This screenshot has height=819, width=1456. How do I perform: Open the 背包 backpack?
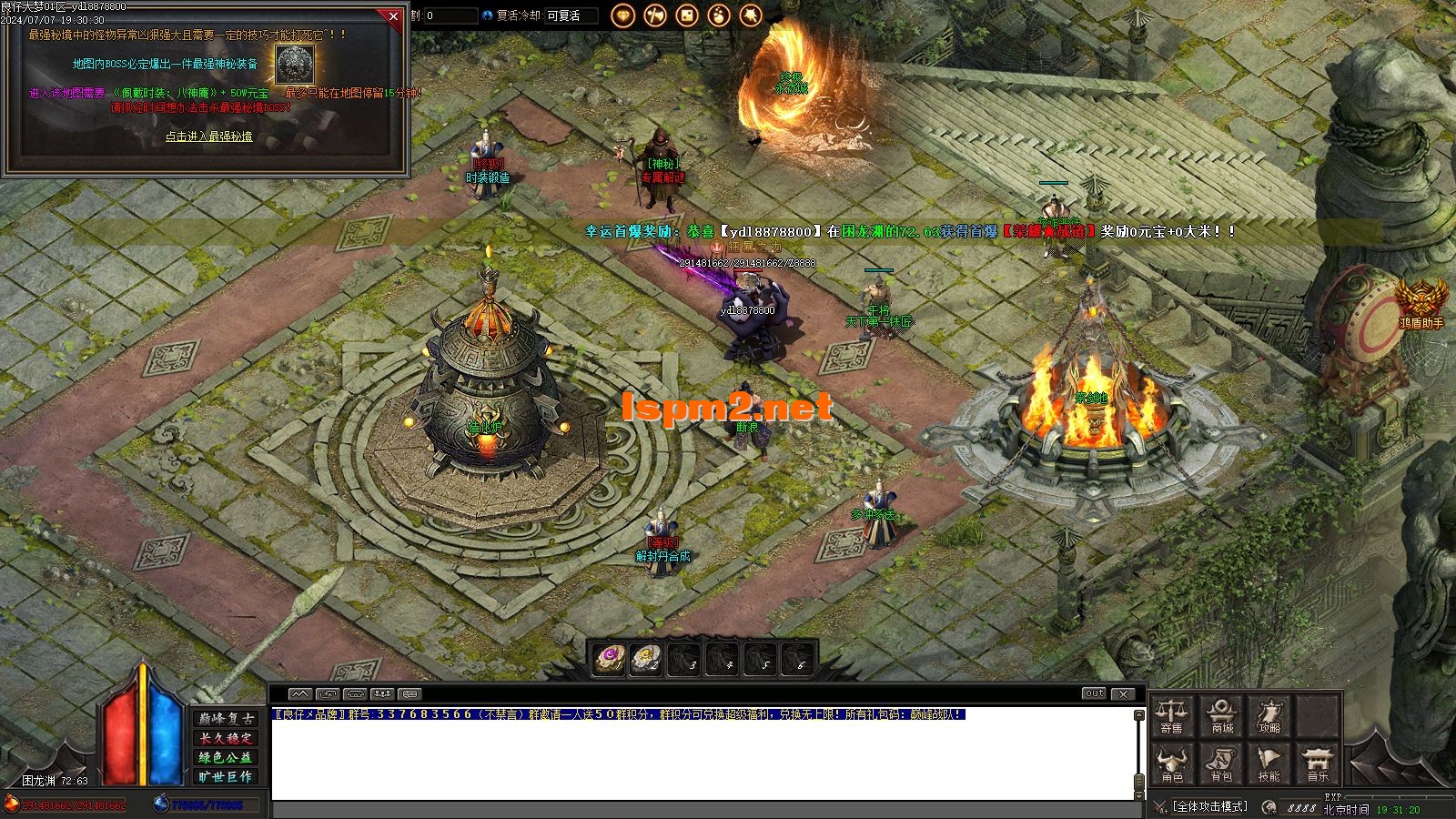1221,764
